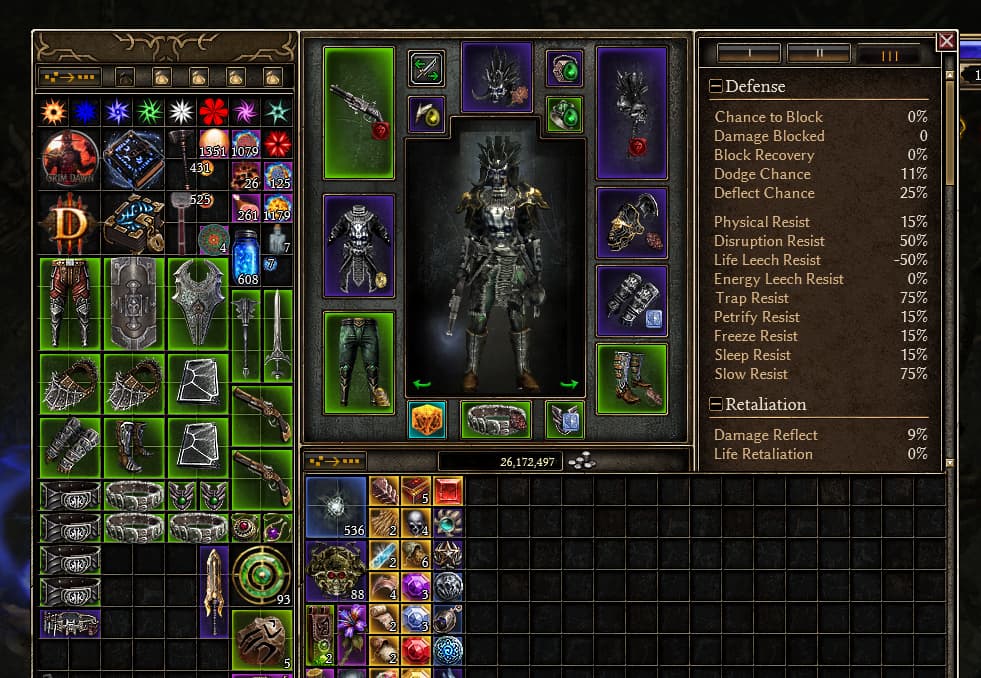The width and height of the screenshot is (981, 678).
Task: Select the equipped green pants slot
Action: point(359,361)
